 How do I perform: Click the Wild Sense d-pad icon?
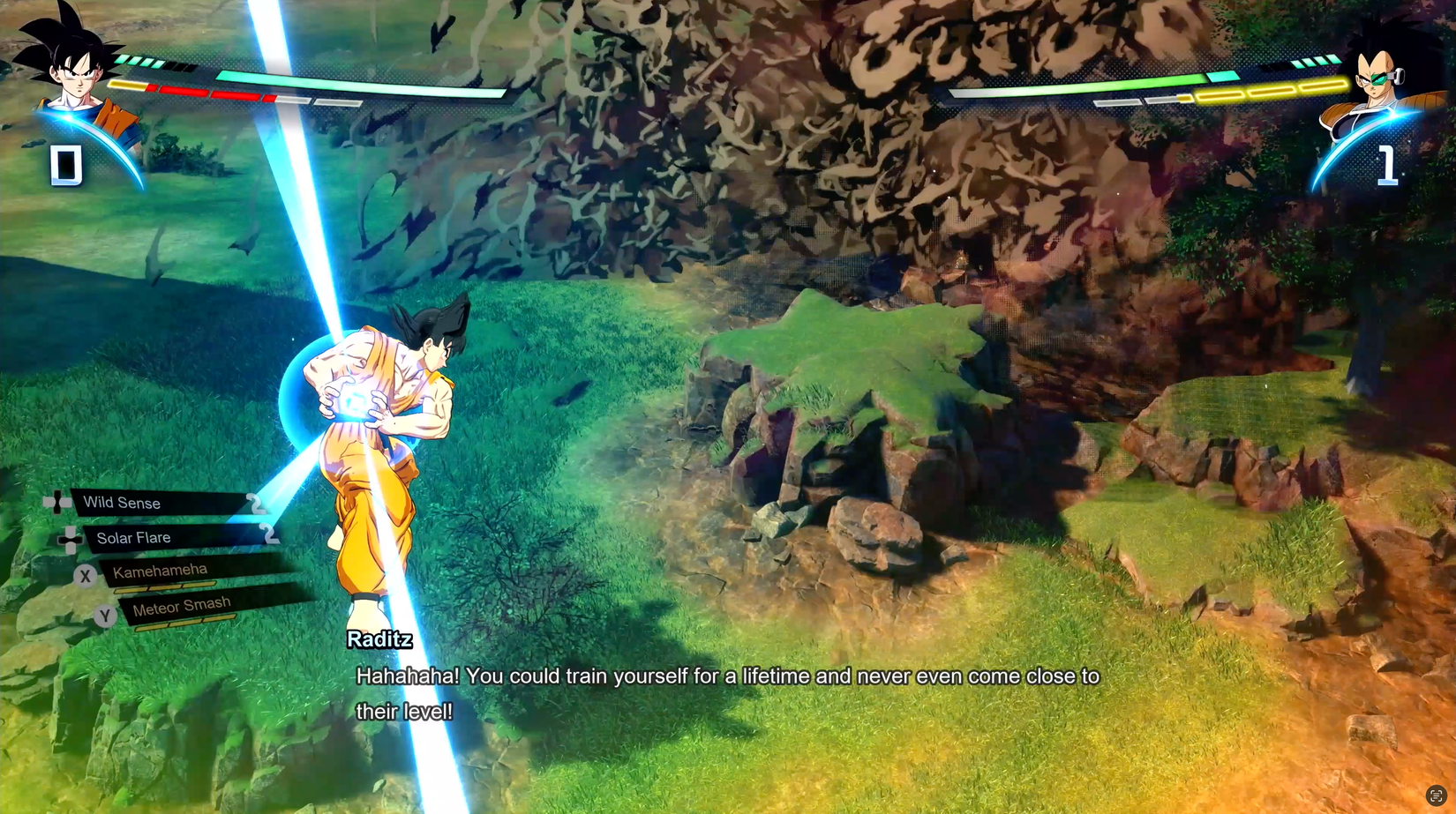(x=56, y=503)
